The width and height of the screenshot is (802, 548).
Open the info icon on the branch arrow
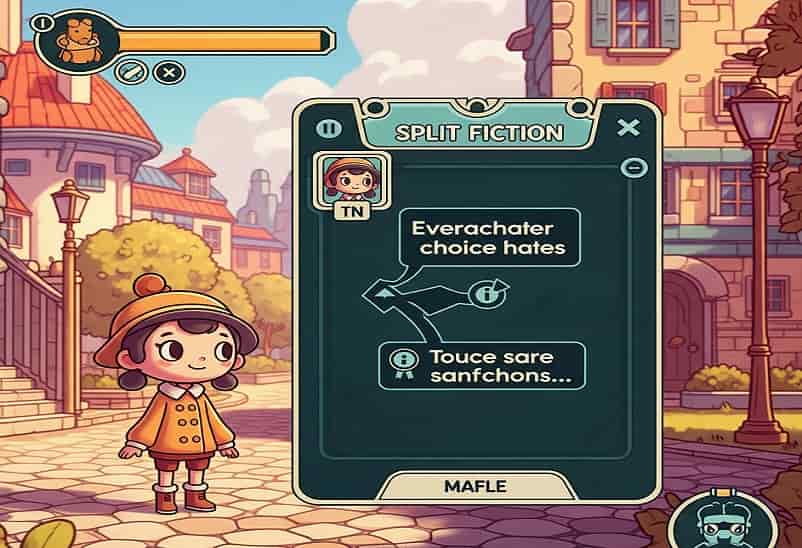pos(489,294)
